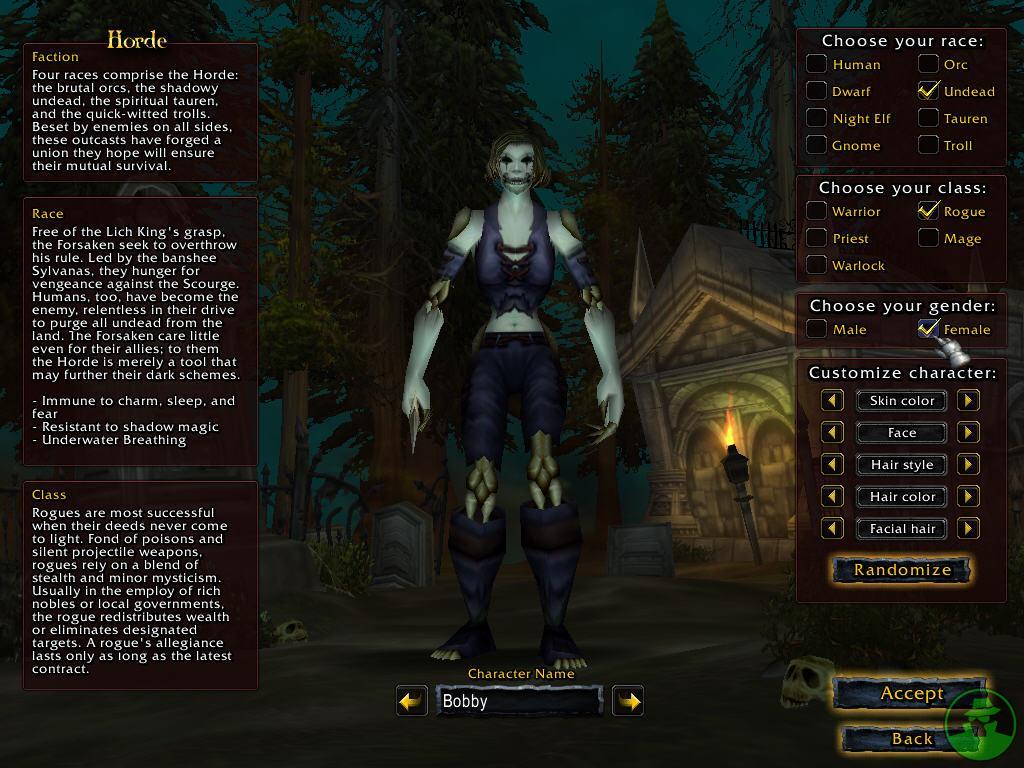1024x768 pixels.
Task: Tick the Dwarf race checkbox
Action: 817,91
